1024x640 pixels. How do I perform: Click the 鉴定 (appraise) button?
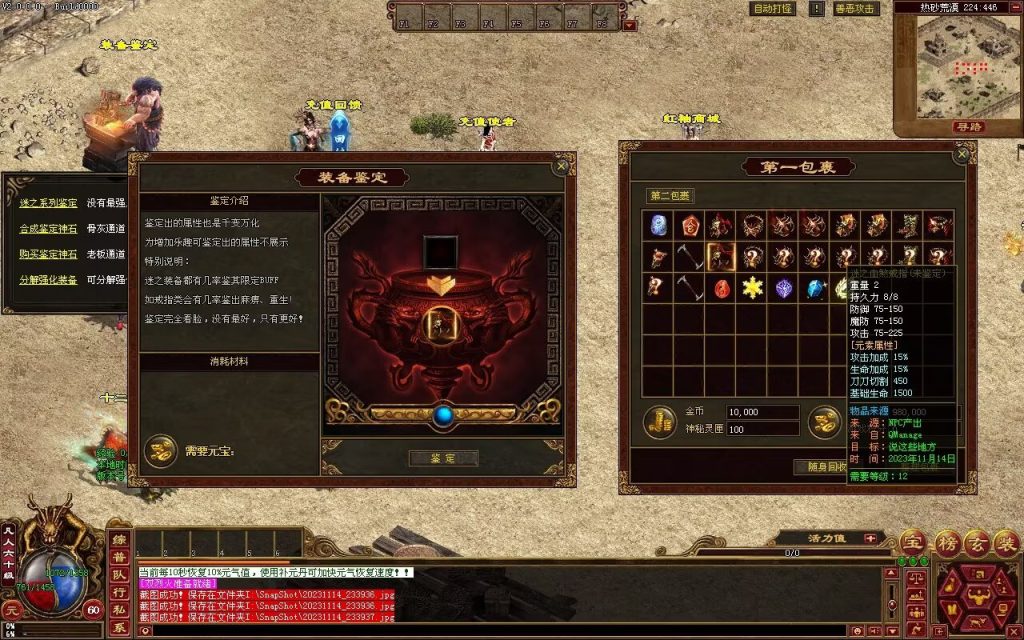(443, 458)
